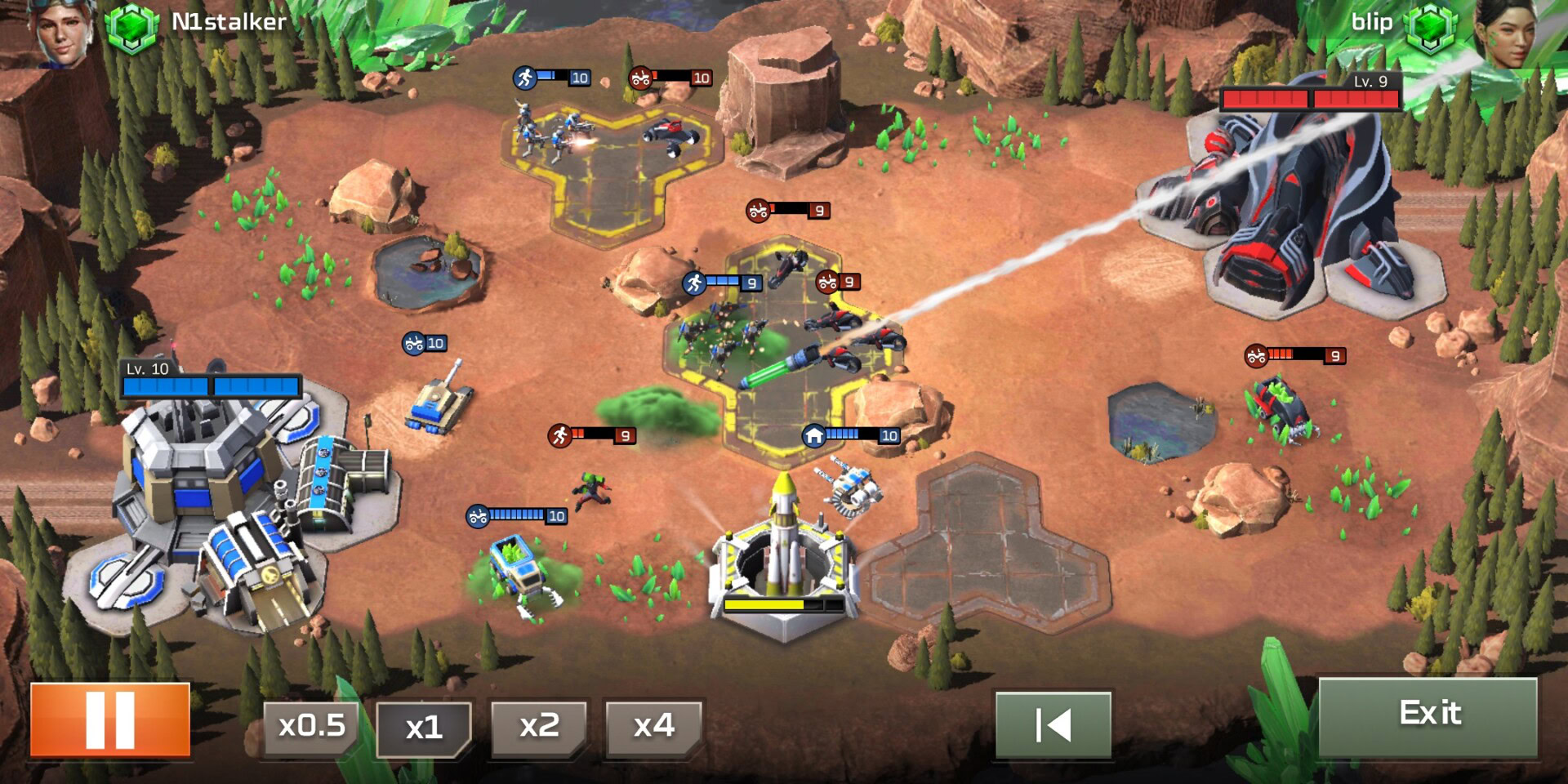This screenshot has width=1568, height=784.
Task: Switch replay speed to x2
Action: click(539, 726)
